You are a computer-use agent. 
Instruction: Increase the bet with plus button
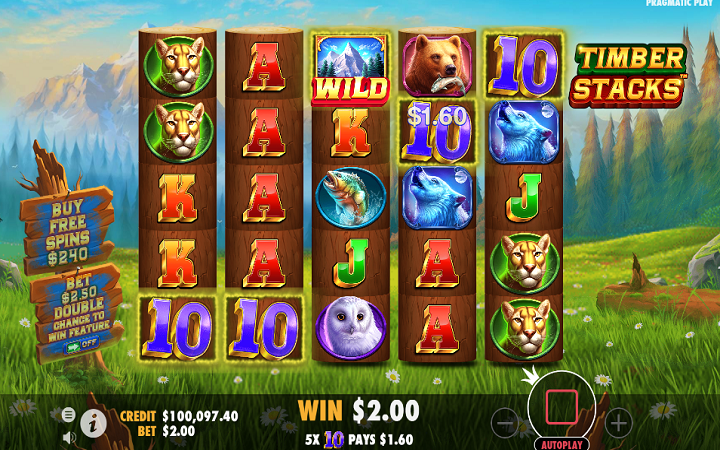(x=619, y=423)
